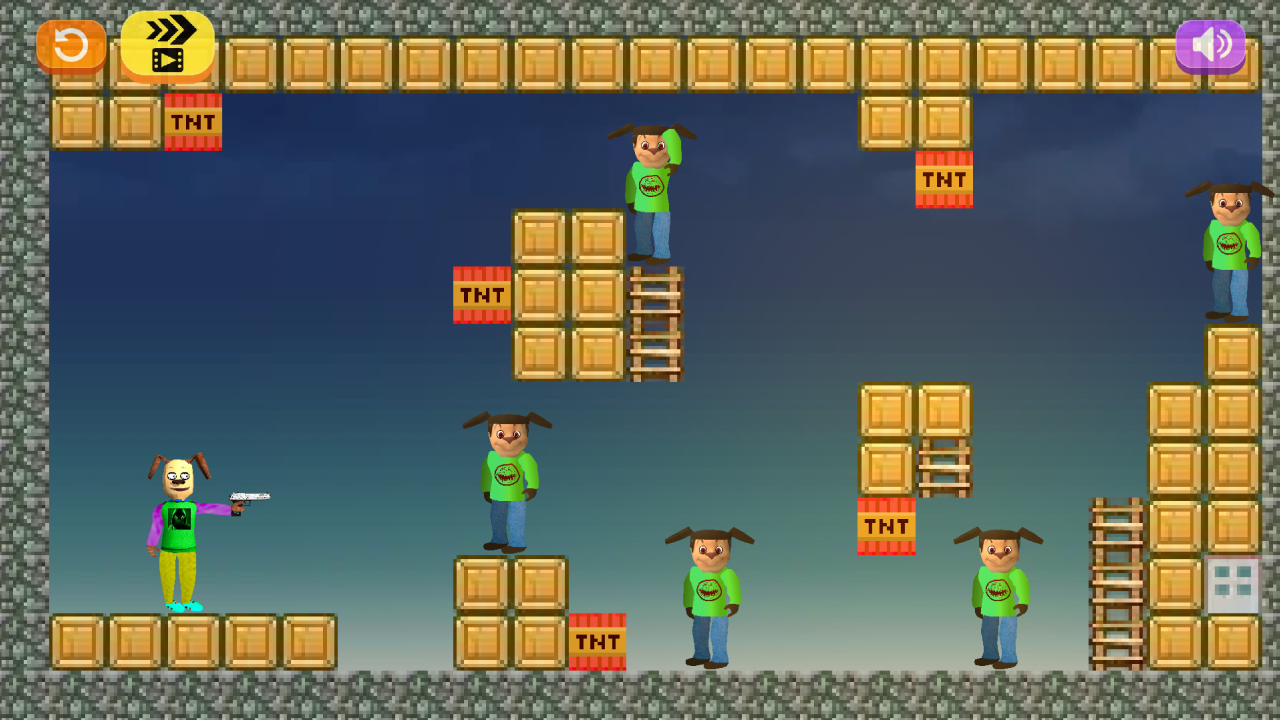Shoot the TNT box beside the floating crates
Image resolution: width=1280 pixels, height=720 pixels.
482,296
